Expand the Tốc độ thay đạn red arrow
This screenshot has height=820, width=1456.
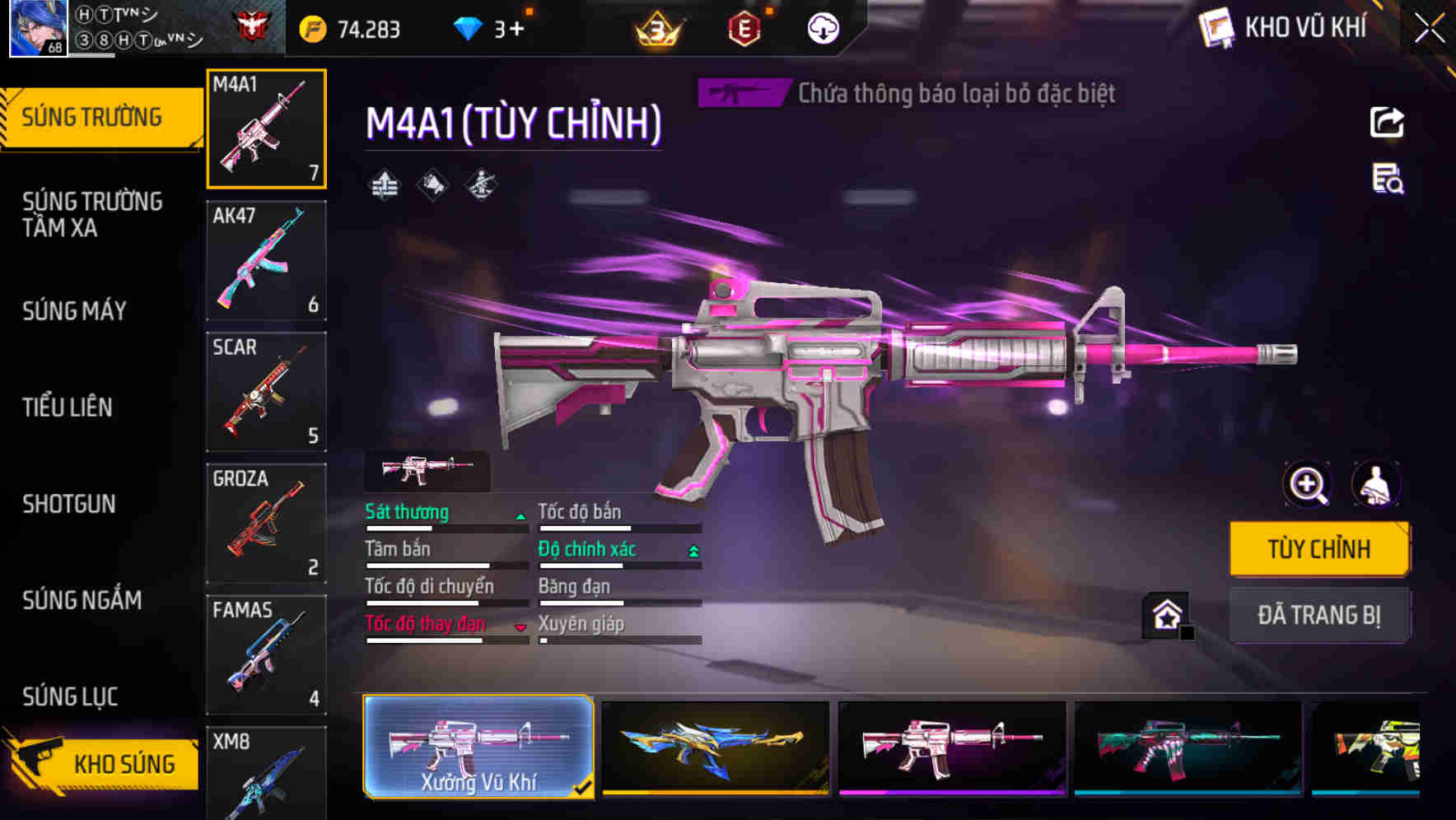coord(521,626)
